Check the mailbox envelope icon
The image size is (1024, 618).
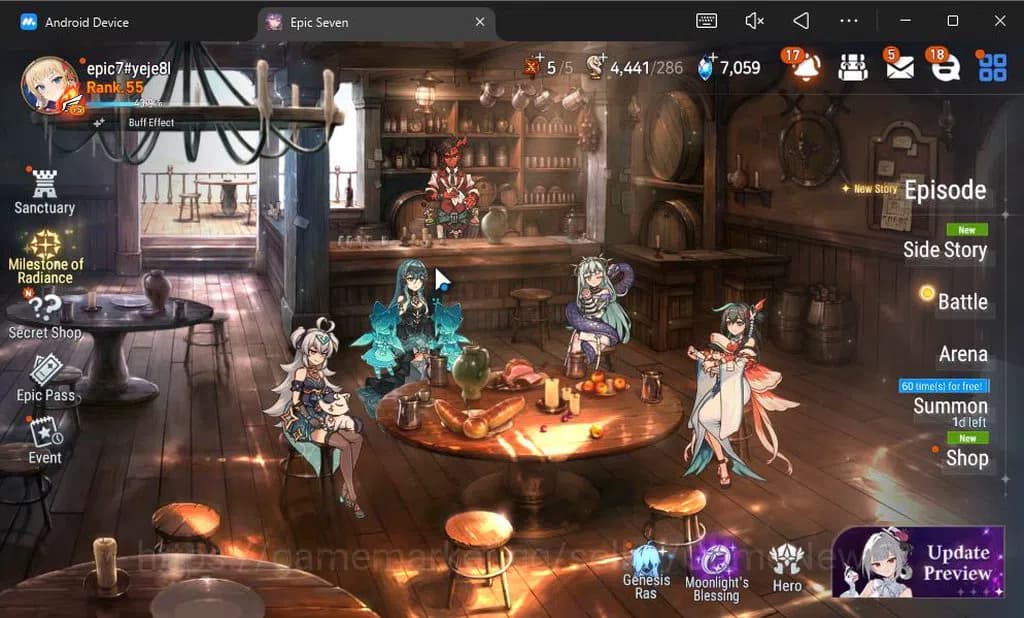(x=899, y=67)
